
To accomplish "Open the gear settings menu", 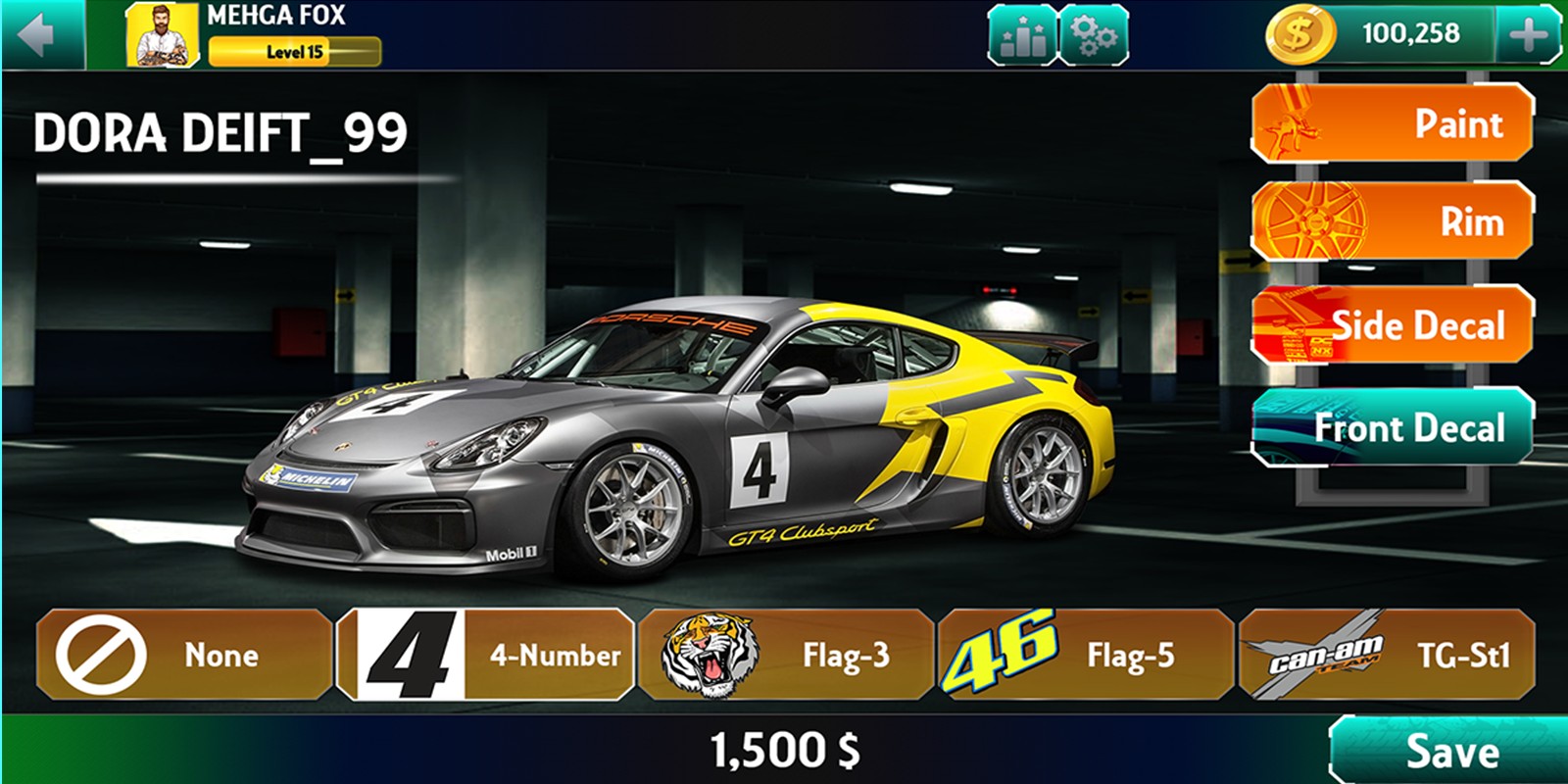I will pos(1094,36).
